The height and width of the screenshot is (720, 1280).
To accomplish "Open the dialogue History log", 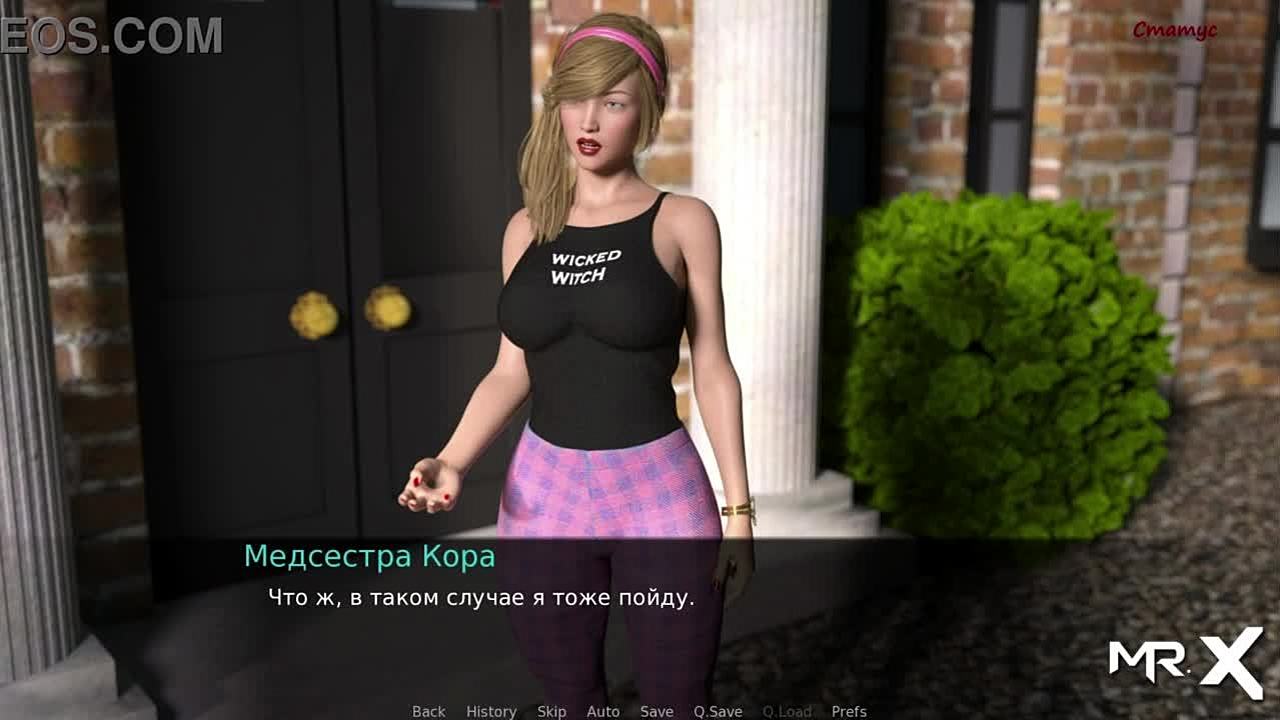I will point(491,711).
